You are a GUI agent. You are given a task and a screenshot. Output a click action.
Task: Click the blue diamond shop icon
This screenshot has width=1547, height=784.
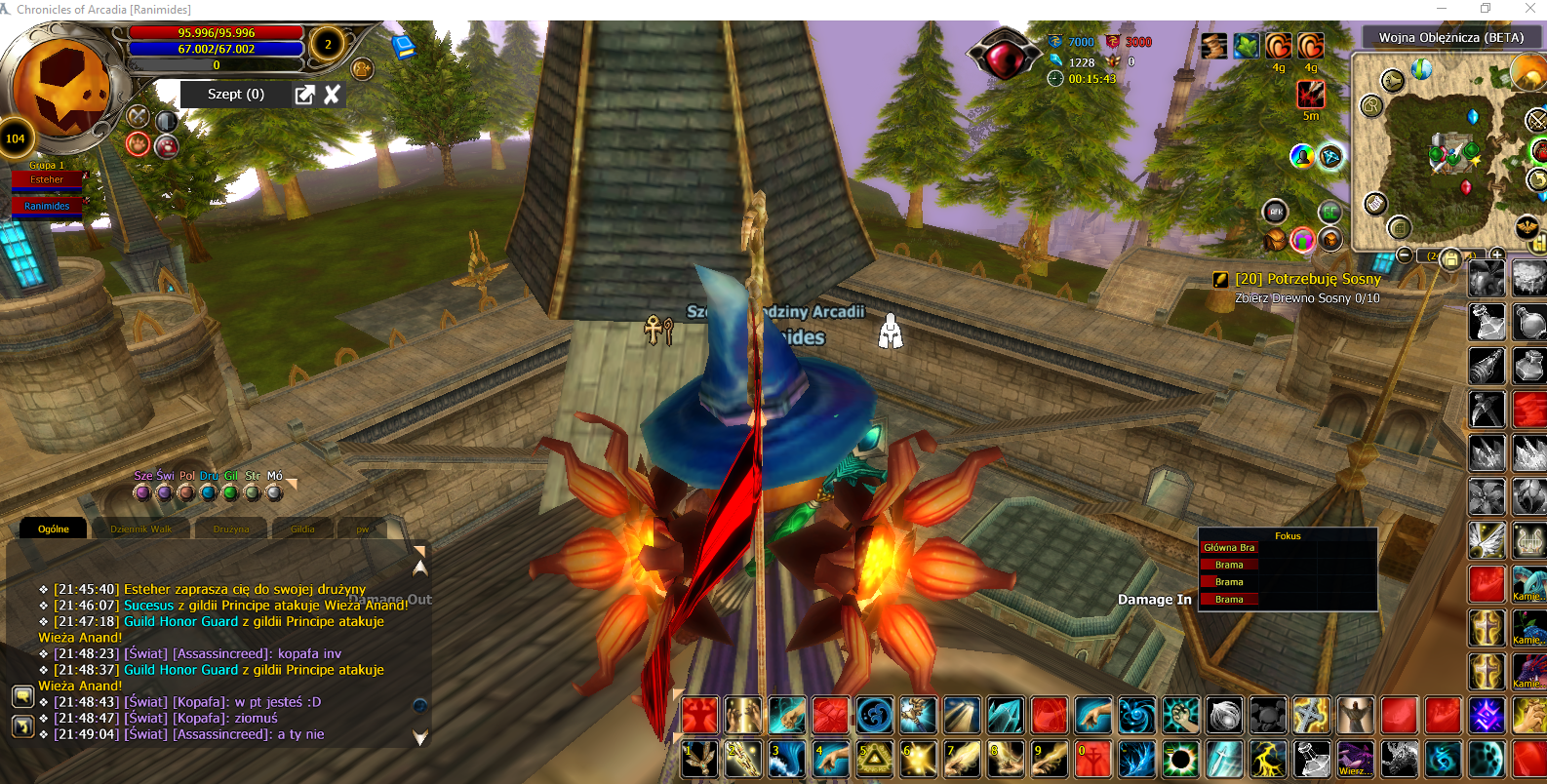pos(1330,156)
